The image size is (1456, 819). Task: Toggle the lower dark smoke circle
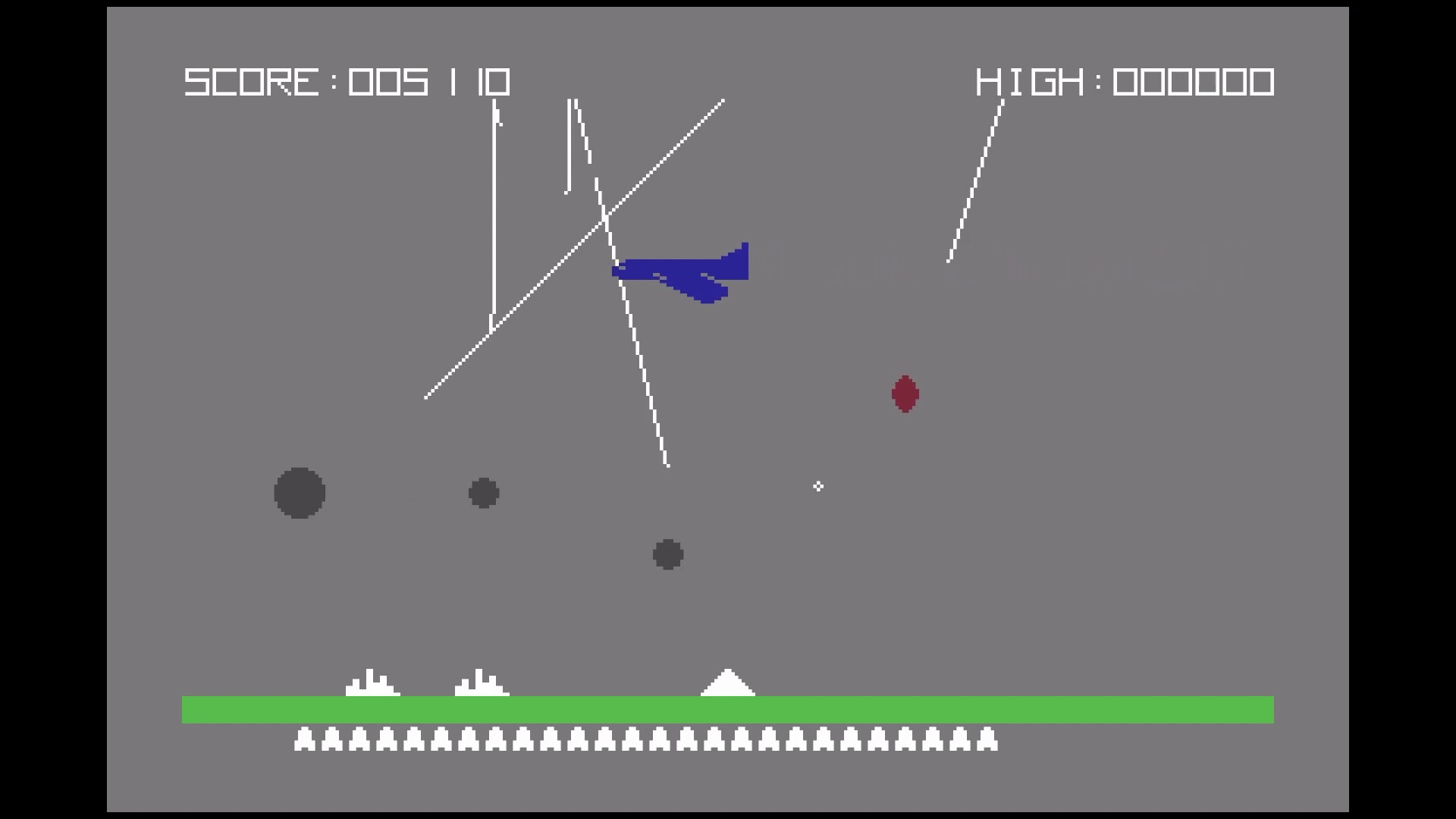tap(667, 554)
